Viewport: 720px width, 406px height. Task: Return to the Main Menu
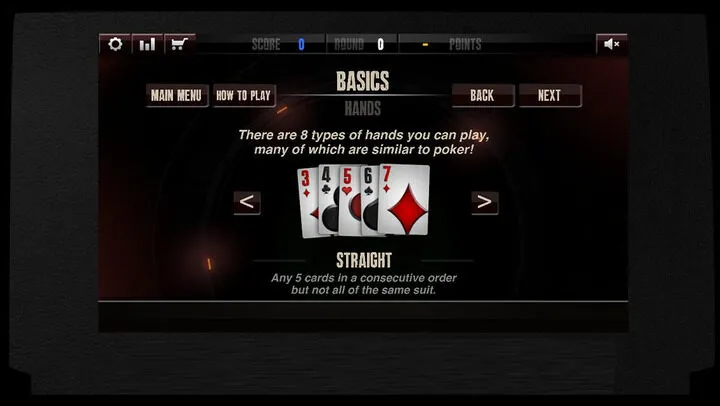point(176,96)
